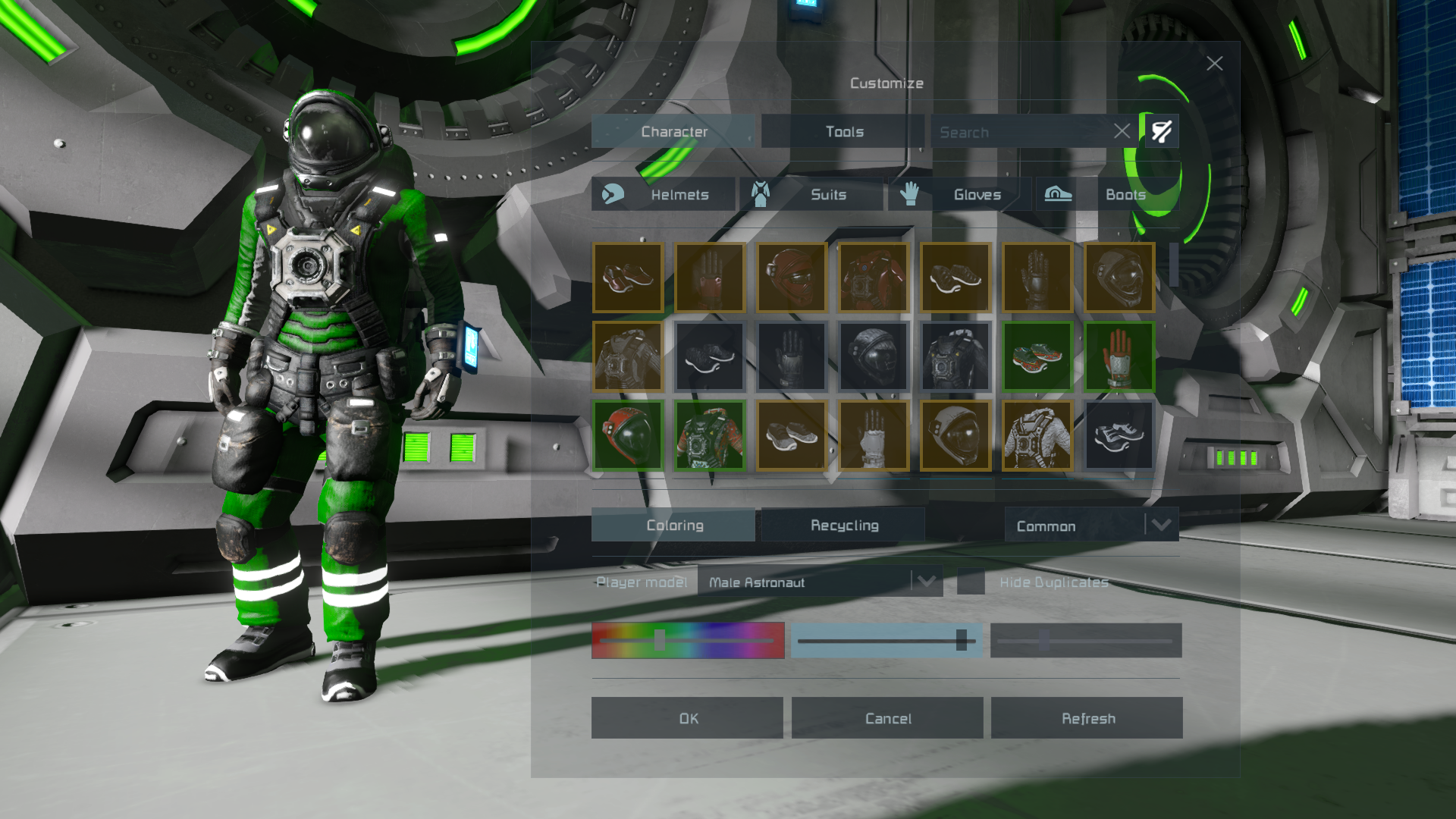The image size is (1456, 819).
Task: Show only Boots items
Action: pos(1107,195)
